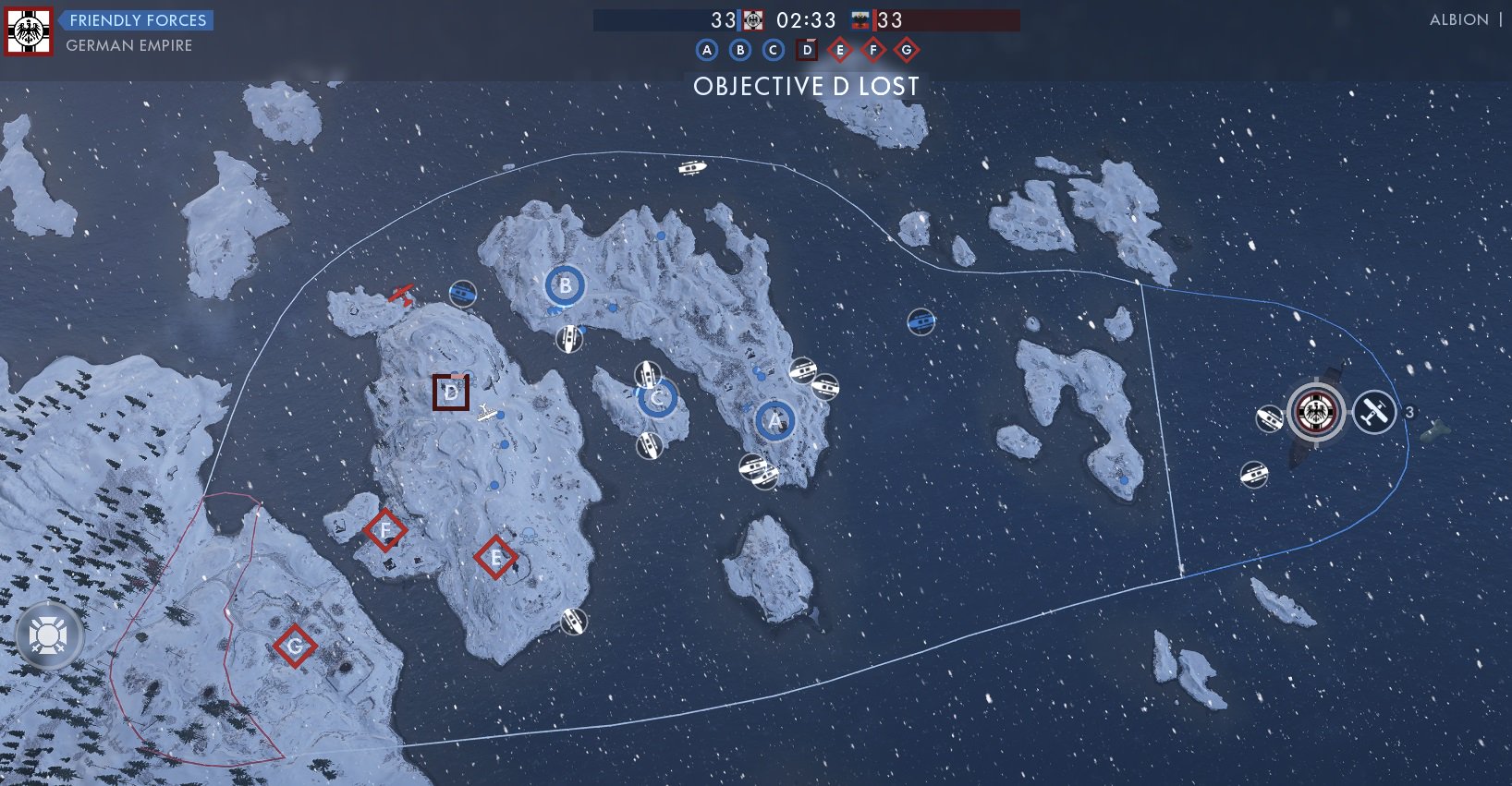Click the German Empire faction emblem

pos(29,32)
